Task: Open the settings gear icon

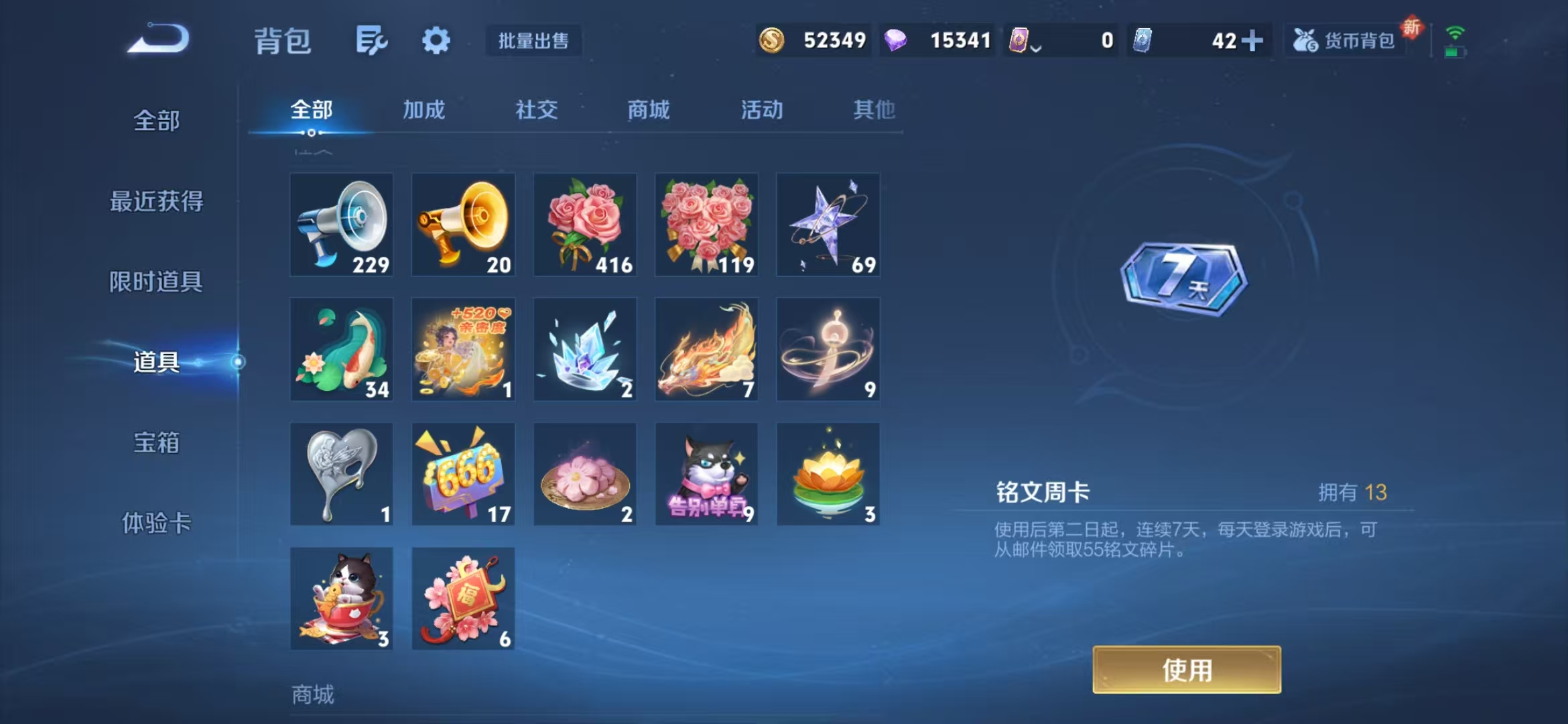Action: (435, 40)
